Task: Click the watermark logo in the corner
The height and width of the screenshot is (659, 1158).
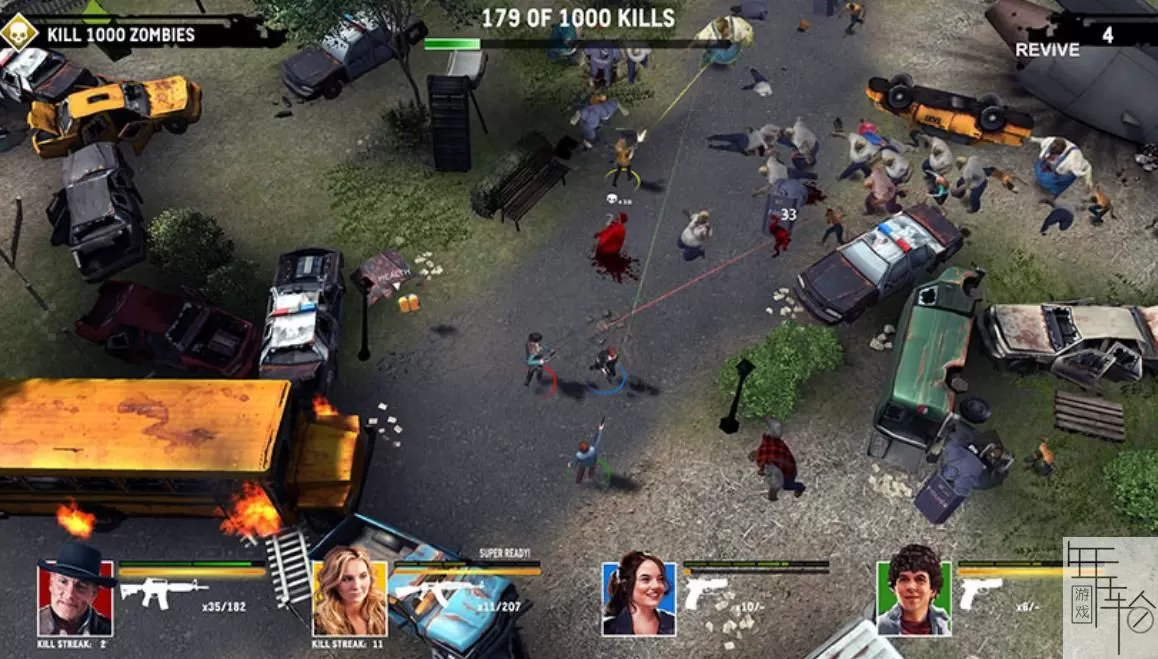Action: point(1109,597)
